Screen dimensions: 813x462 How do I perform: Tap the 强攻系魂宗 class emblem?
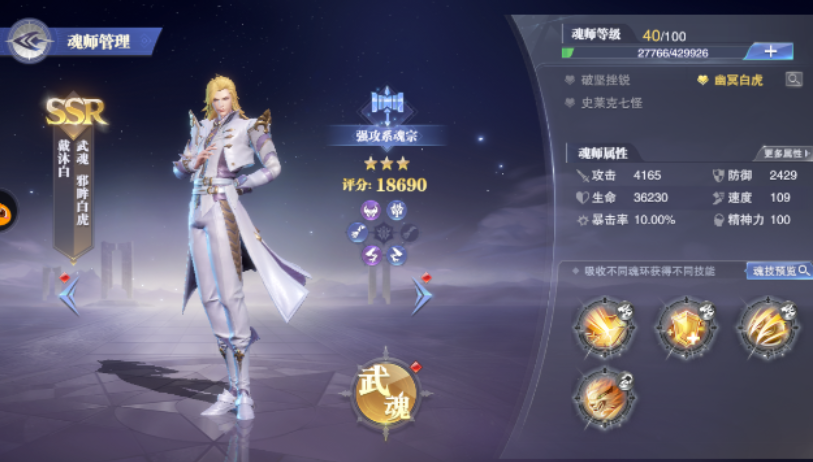coord(385,103)
